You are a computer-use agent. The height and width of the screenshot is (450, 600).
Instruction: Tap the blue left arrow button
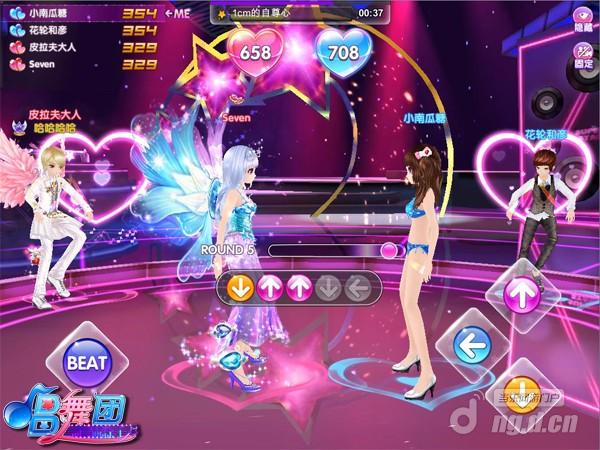point(465,346)
